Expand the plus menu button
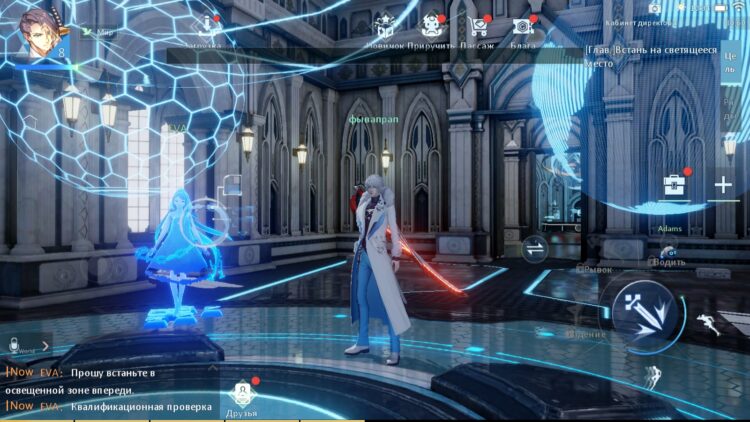750x422 pixels. tap(723, 185)
